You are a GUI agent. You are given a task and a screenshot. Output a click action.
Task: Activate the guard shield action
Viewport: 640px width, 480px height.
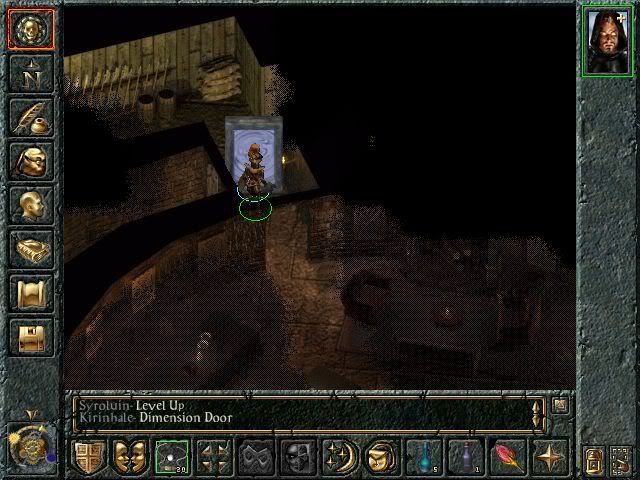pyautogui.click(x=89, y=457)
